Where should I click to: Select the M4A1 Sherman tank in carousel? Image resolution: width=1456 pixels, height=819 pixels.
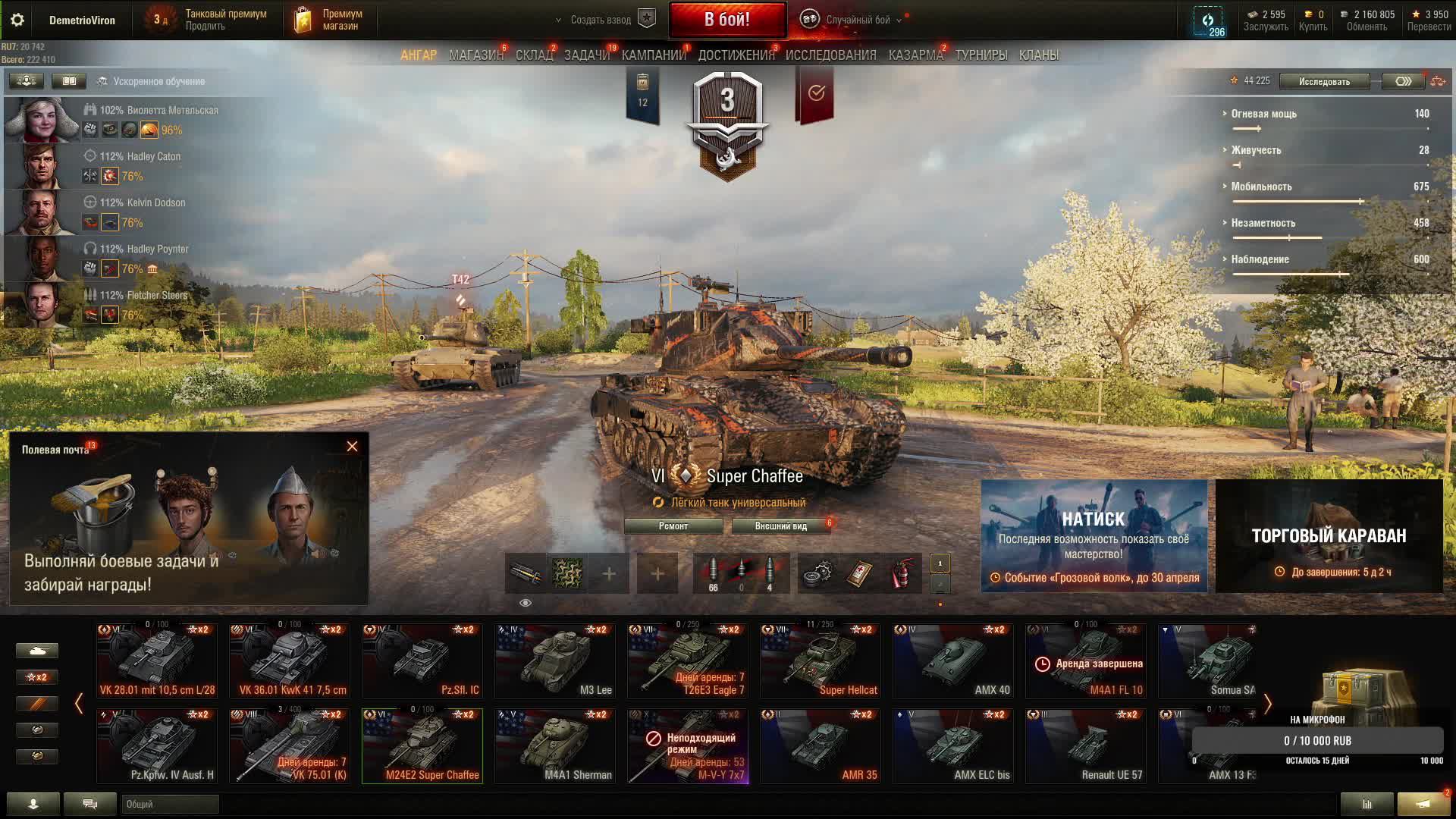coord(555,745)
